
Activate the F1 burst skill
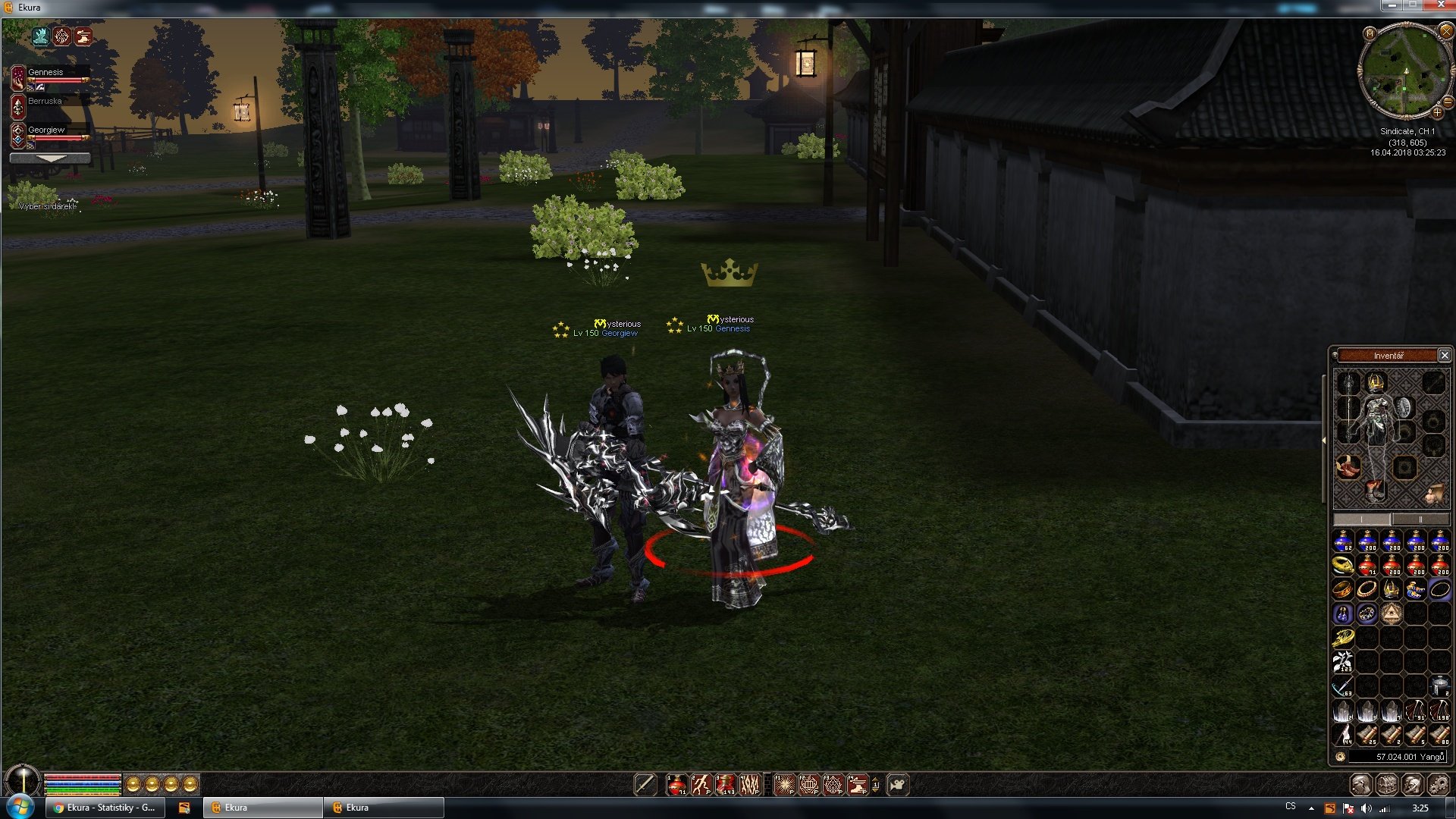784,785
